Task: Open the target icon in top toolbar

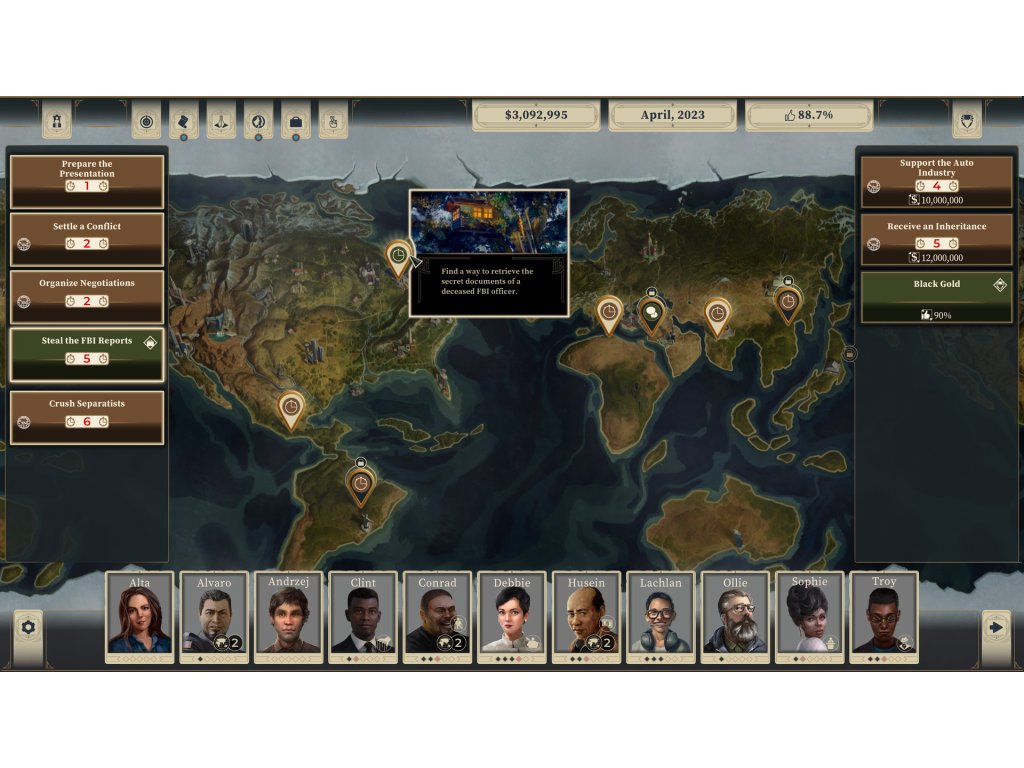Action: [x=147, y=121]
